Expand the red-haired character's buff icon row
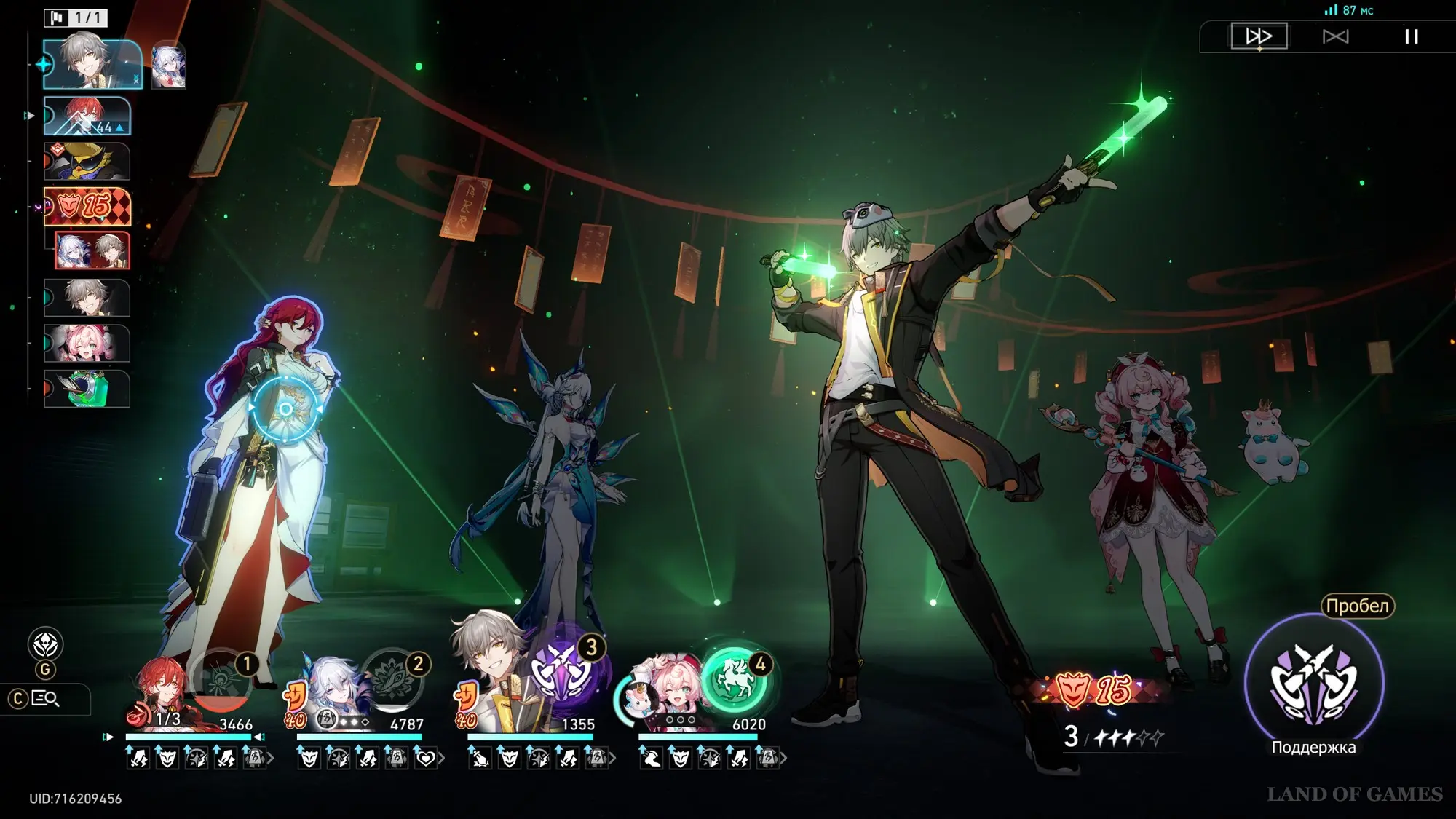Image resolution: width=1456 pixels, height=819 pixels. coord(271,759)
